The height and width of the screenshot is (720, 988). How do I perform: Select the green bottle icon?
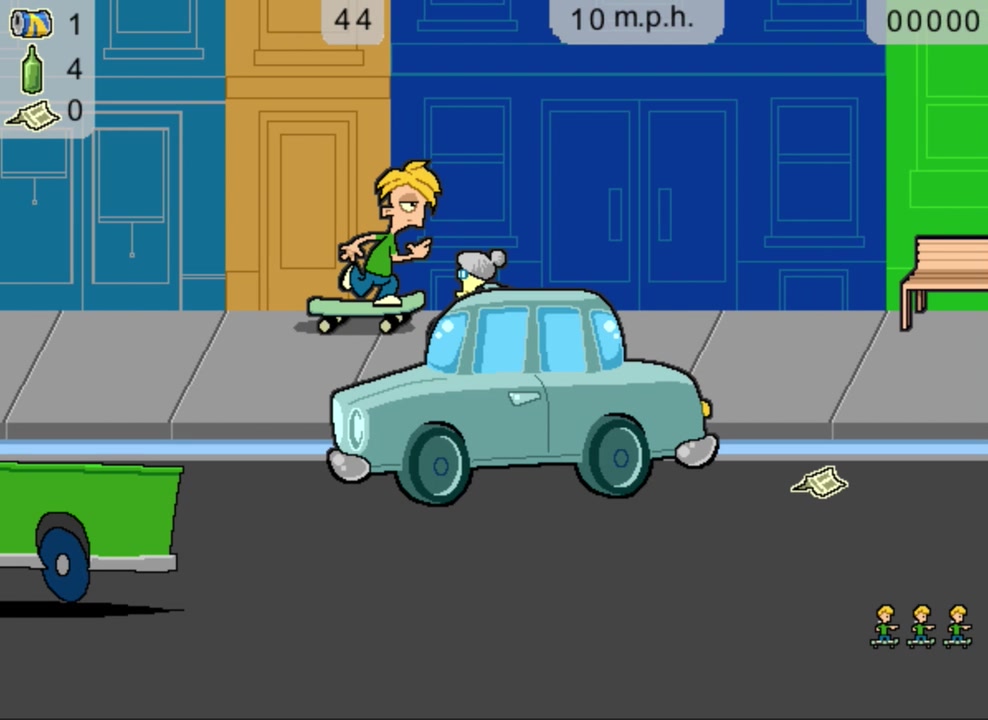[x=33, y=69]
